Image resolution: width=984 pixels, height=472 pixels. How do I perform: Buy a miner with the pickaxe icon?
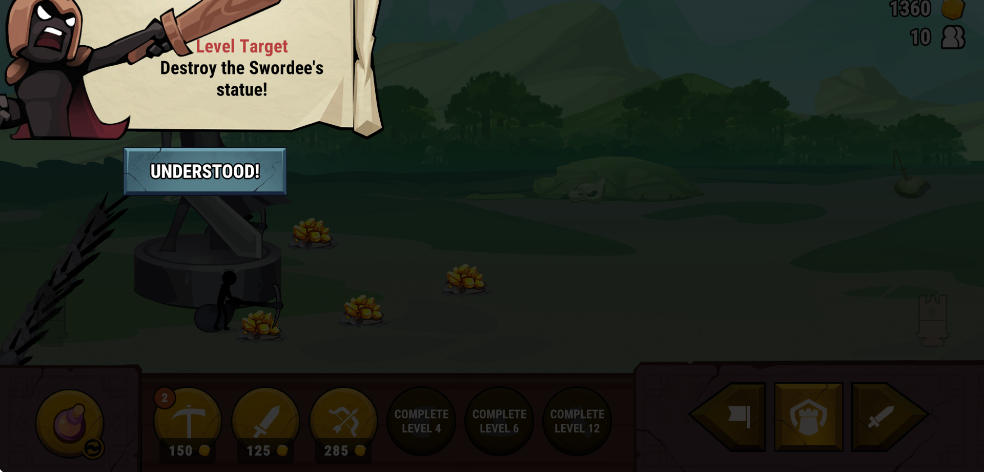(x=188, y=421)
